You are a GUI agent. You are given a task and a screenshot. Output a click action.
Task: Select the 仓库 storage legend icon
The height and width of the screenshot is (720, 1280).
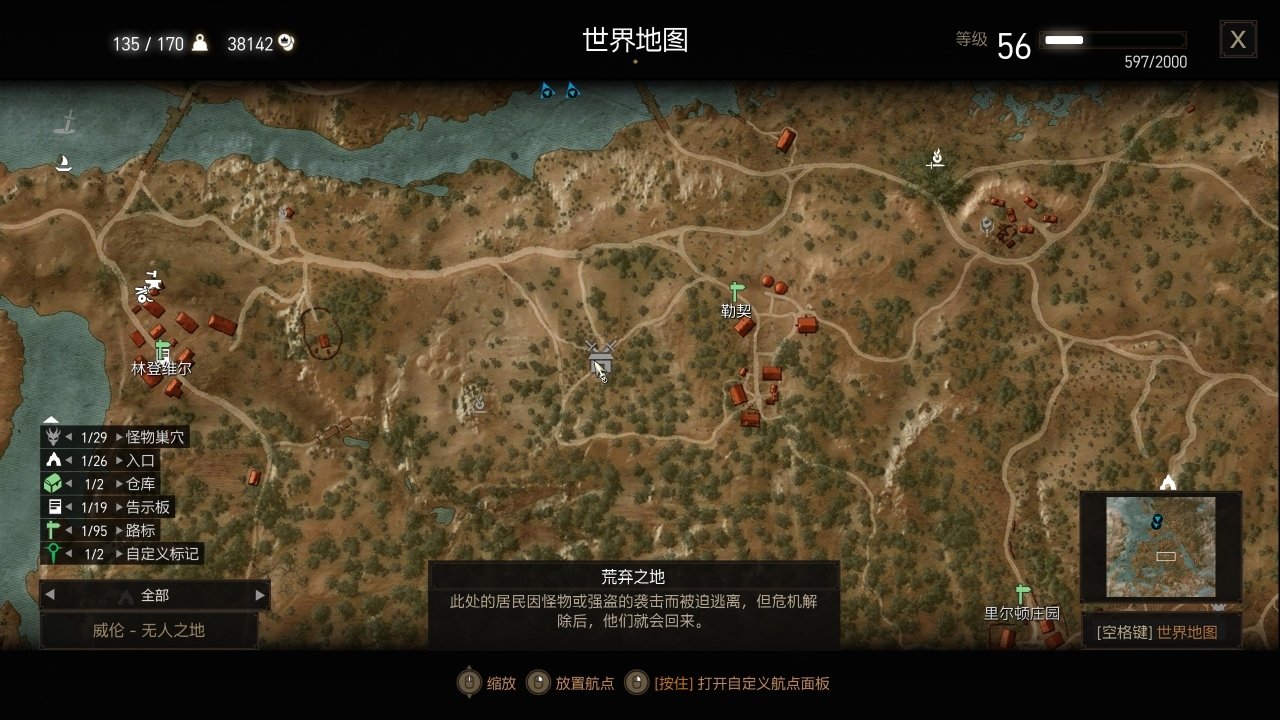coord(52,483)
